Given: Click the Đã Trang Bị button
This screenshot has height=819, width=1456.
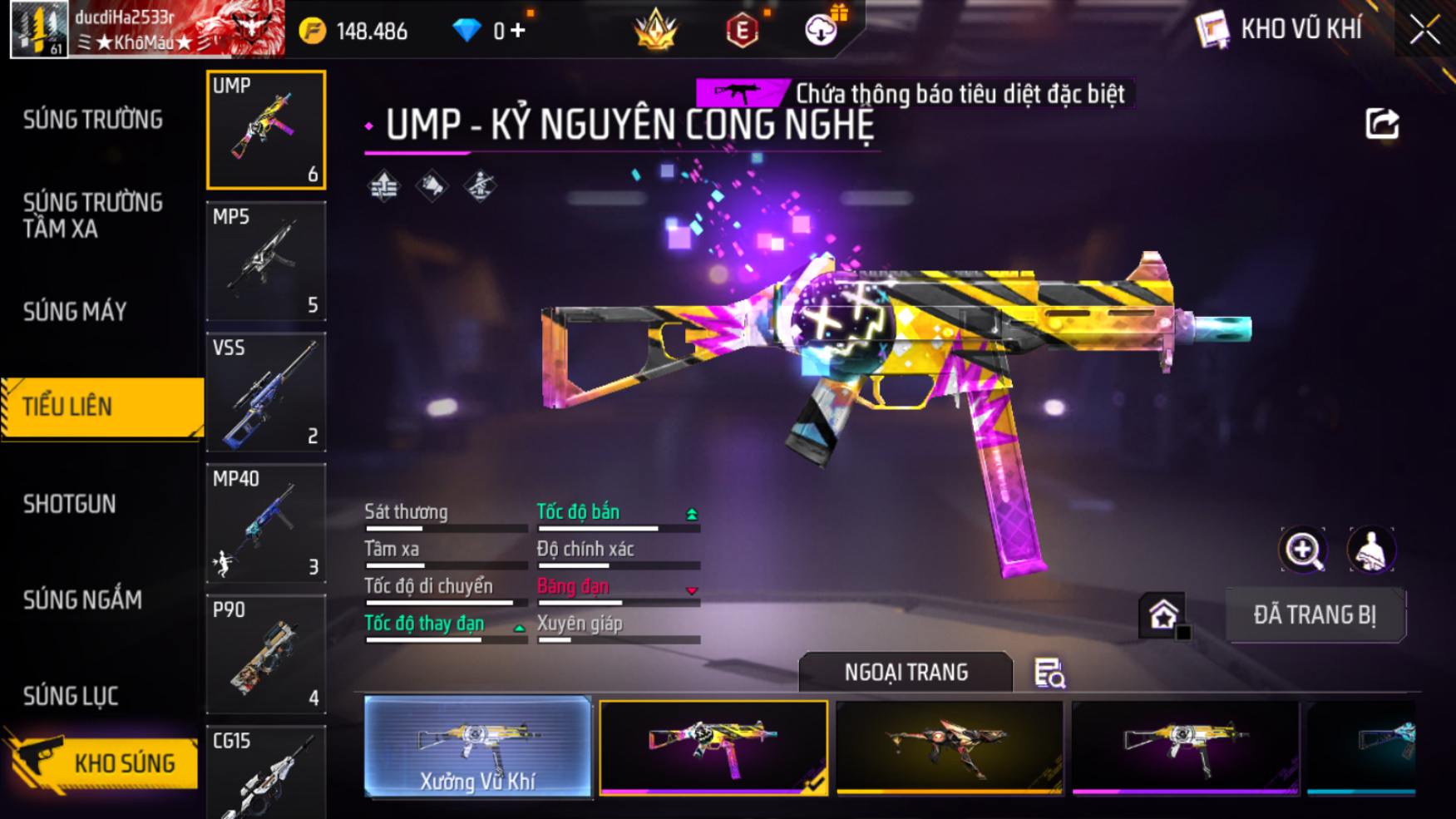Looking at the screenshot, I should [x=1315, y=615].
